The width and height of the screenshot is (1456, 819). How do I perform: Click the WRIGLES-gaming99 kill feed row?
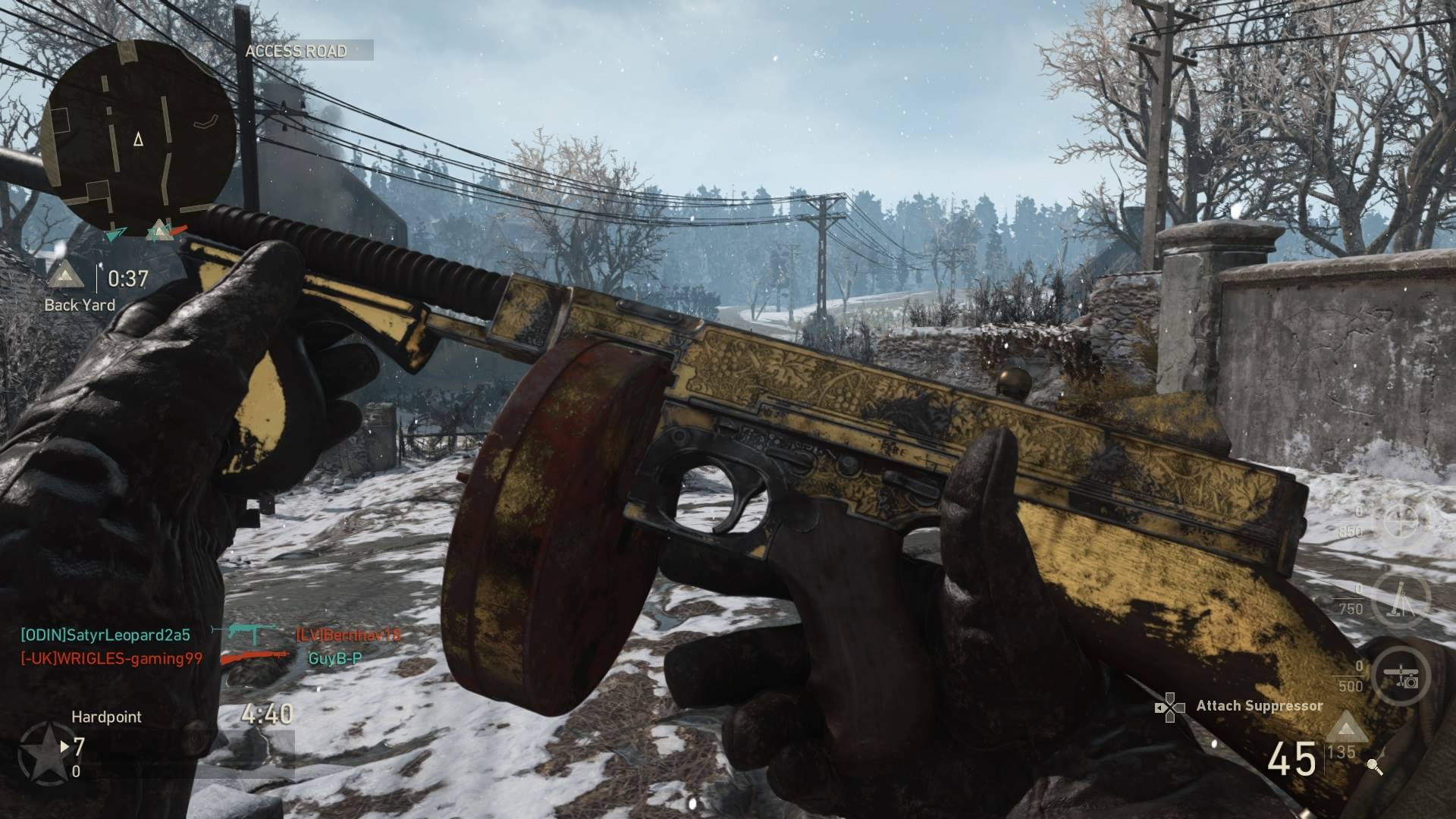coord(111,659)
